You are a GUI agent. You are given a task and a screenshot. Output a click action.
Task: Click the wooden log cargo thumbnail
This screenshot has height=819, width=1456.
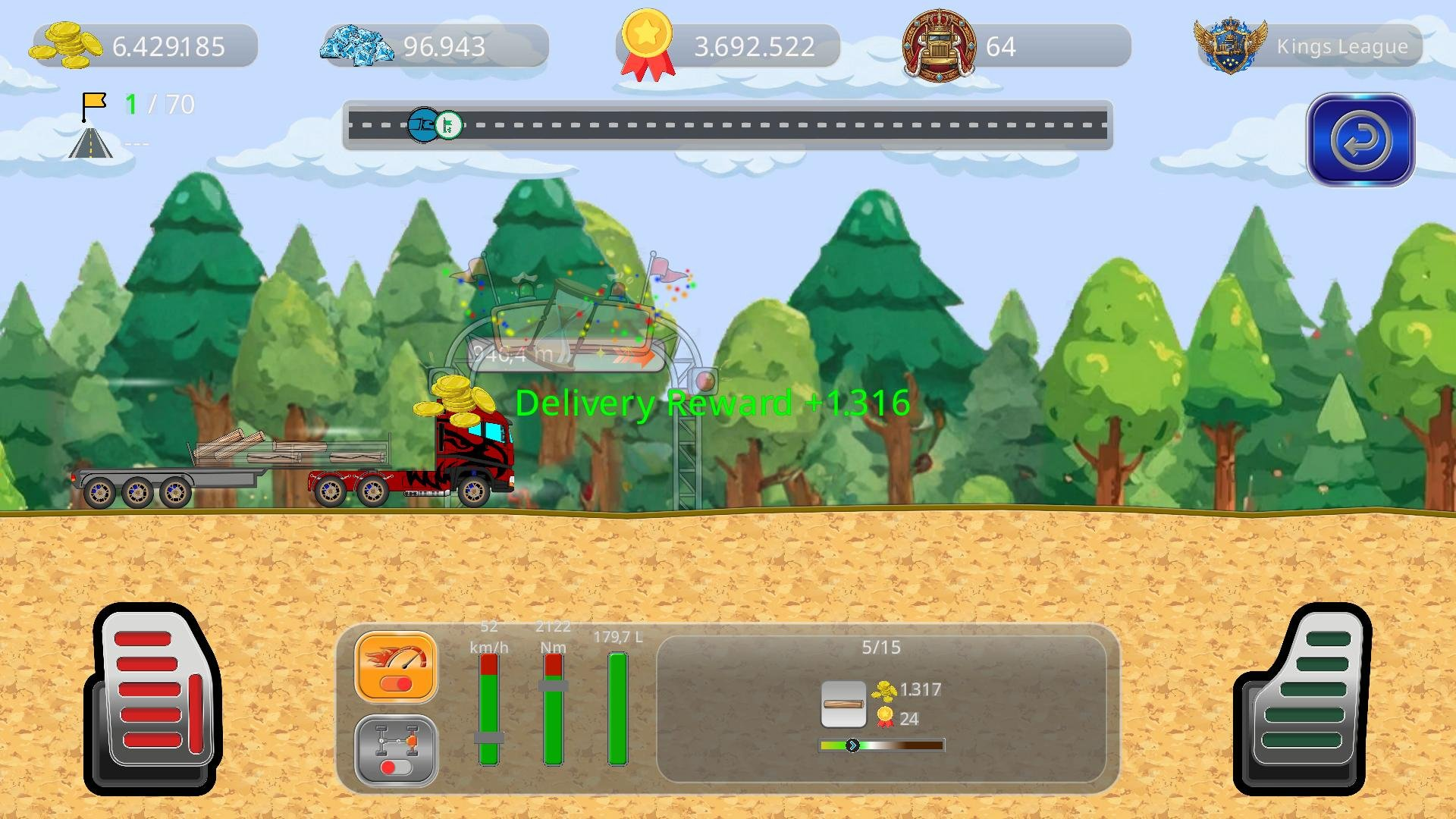point(844,702)
